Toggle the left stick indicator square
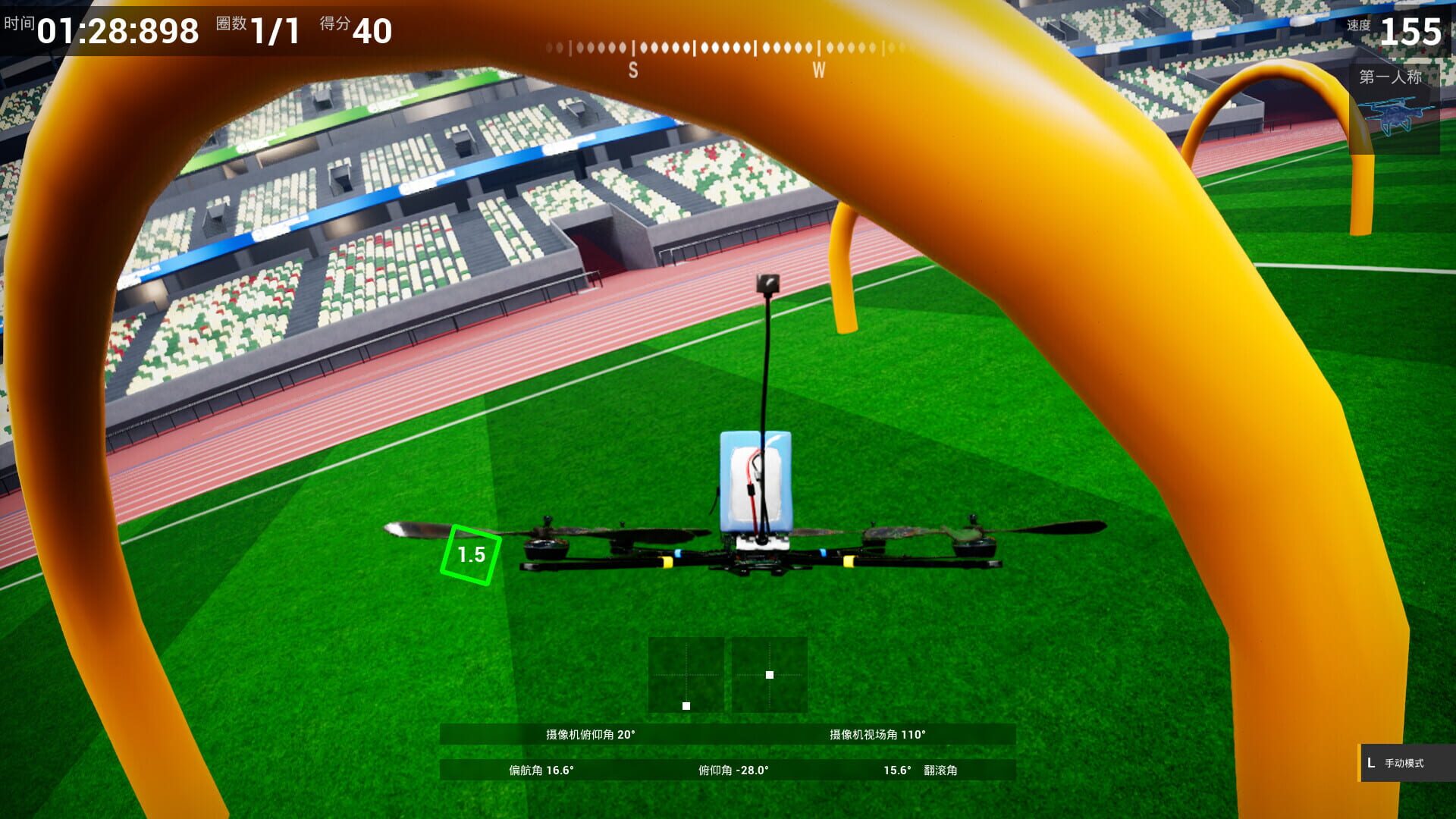The image size is (1456, 819). pyautogui.click(x=686, y=706)
